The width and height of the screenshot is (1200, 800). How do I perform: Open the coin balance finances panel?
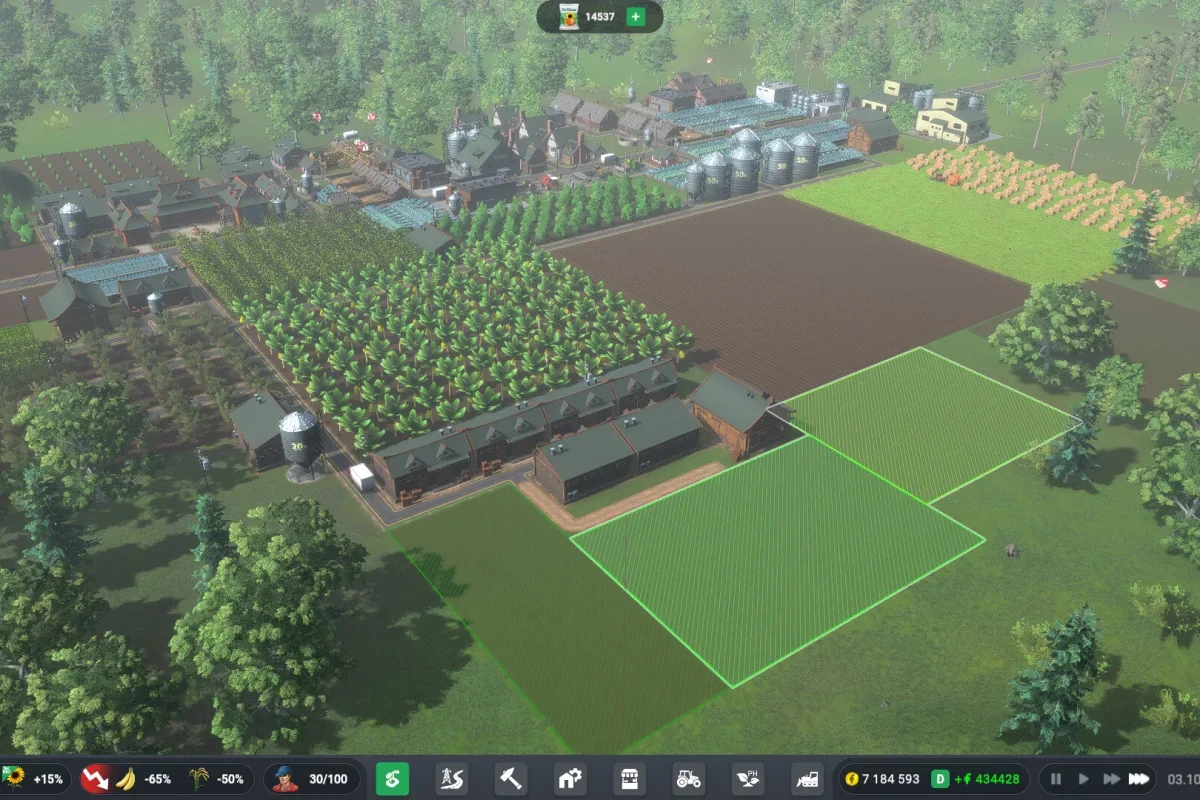click(881, 779)
